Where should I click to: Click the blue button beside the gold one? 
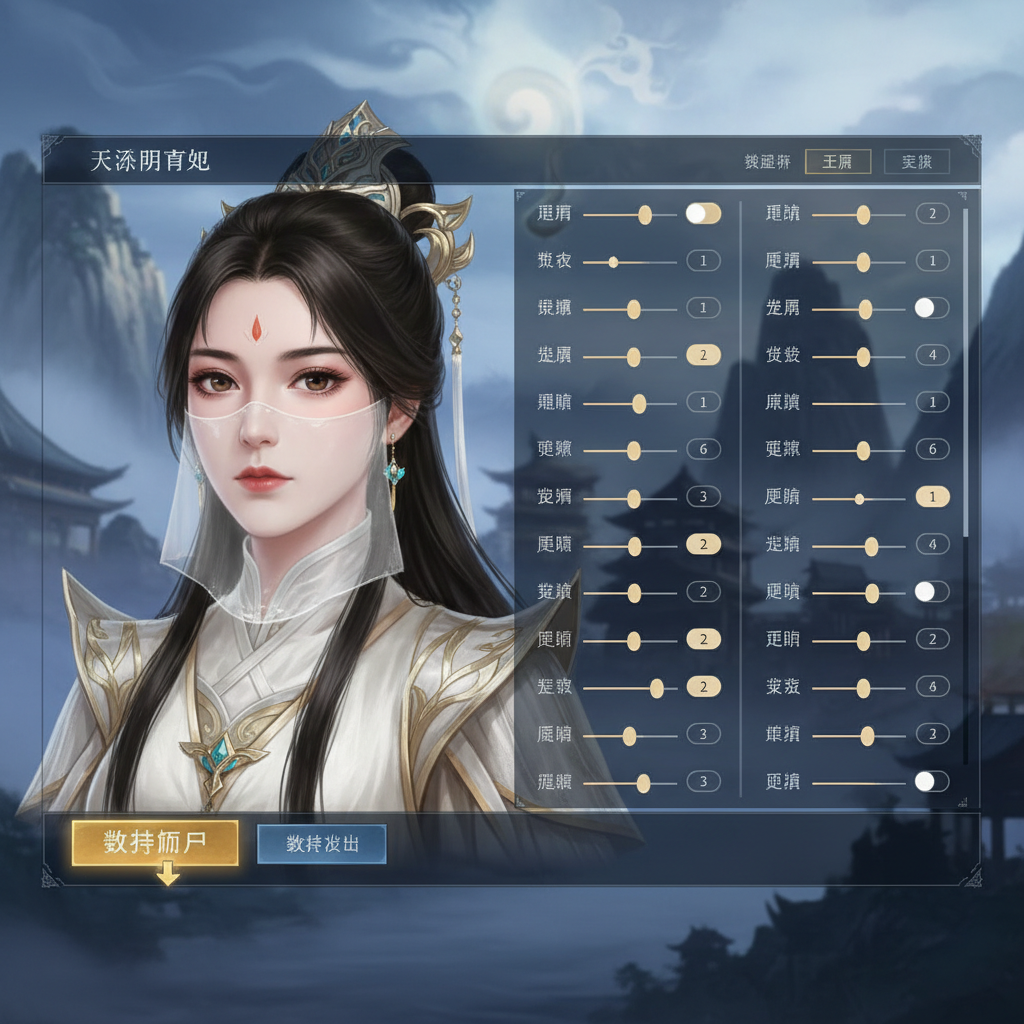[322, 843]
